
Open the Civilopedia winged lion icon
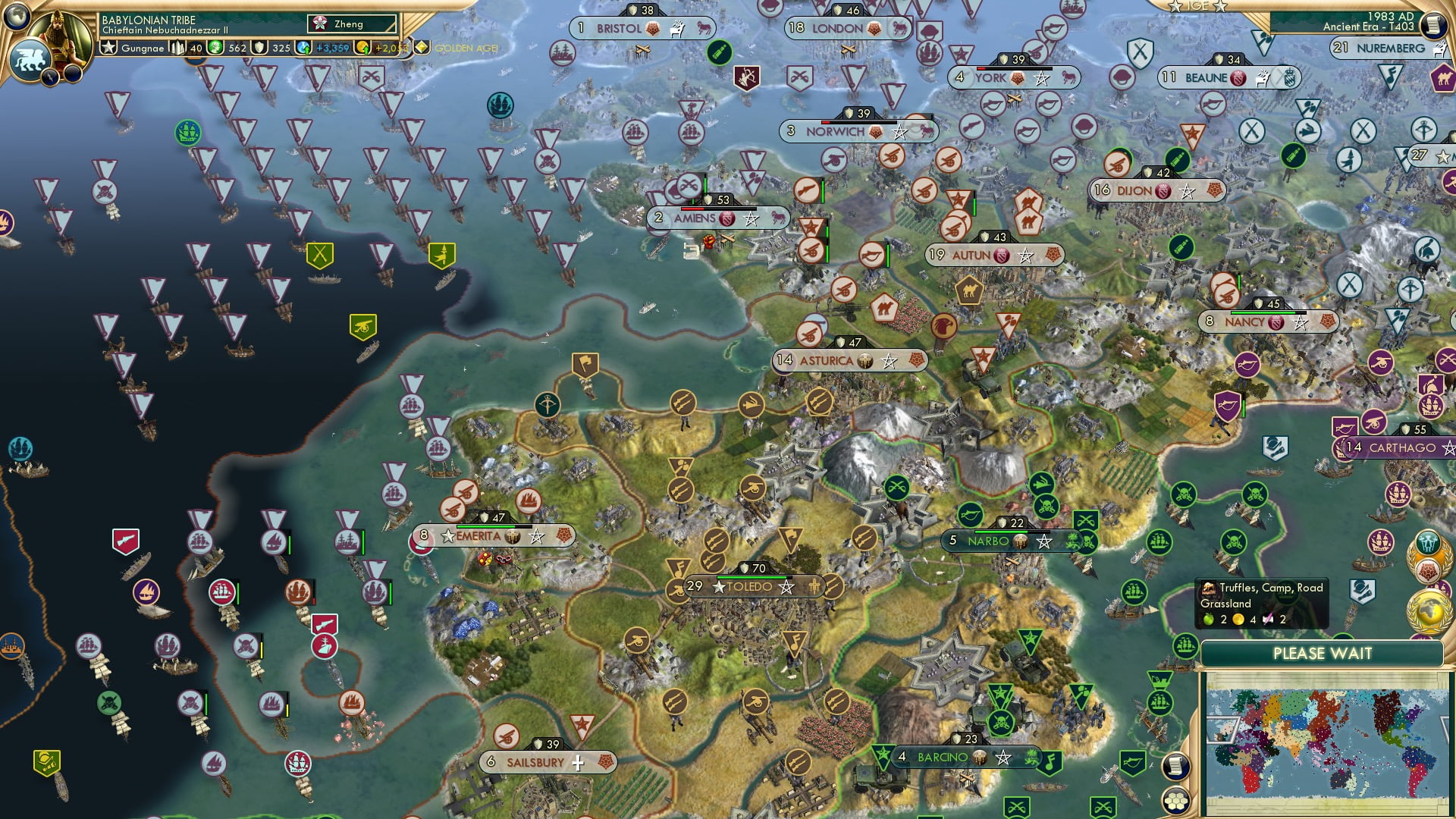29,60
